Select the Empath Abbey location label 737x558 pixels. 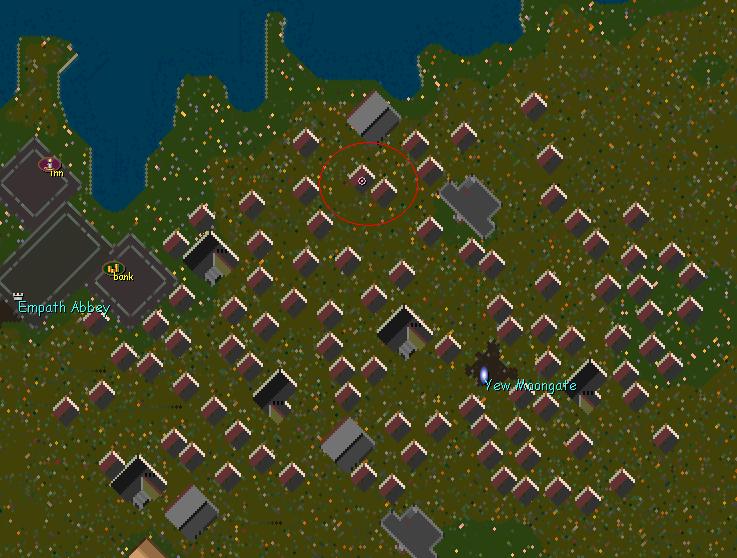pos(63,307)
